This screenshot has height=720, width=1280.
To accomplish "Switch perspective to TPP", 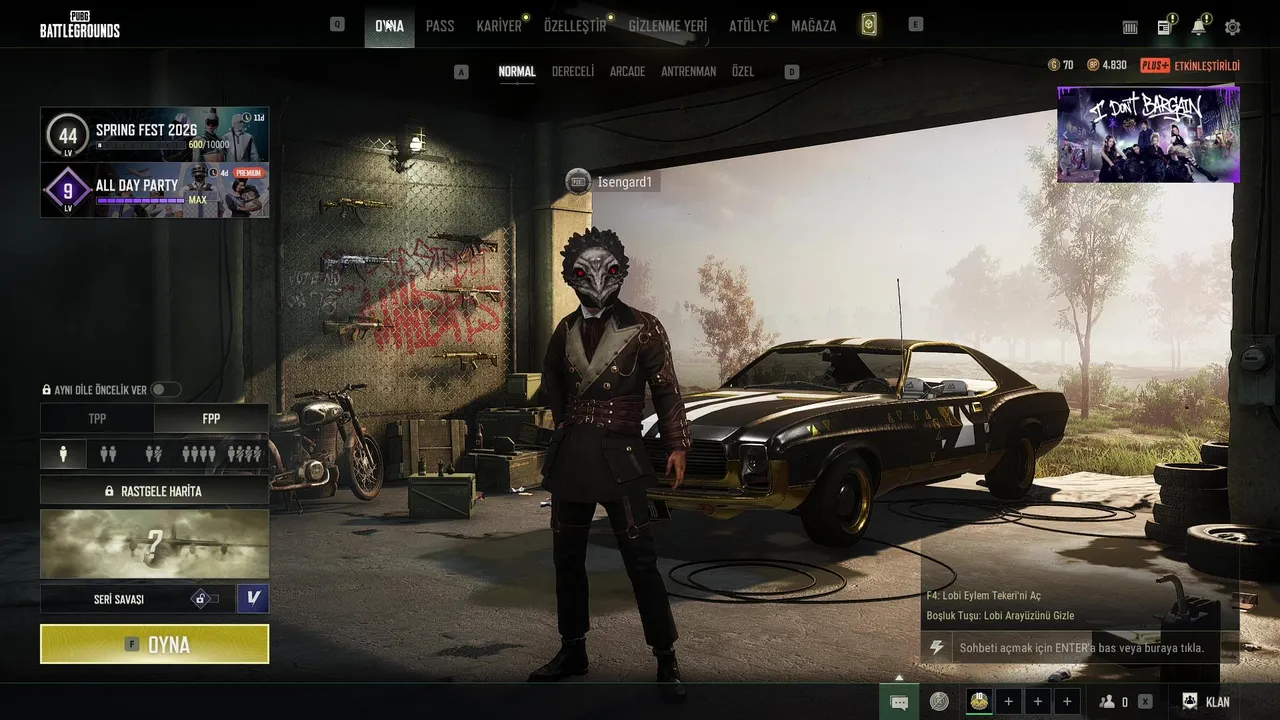I will [97, 419].
